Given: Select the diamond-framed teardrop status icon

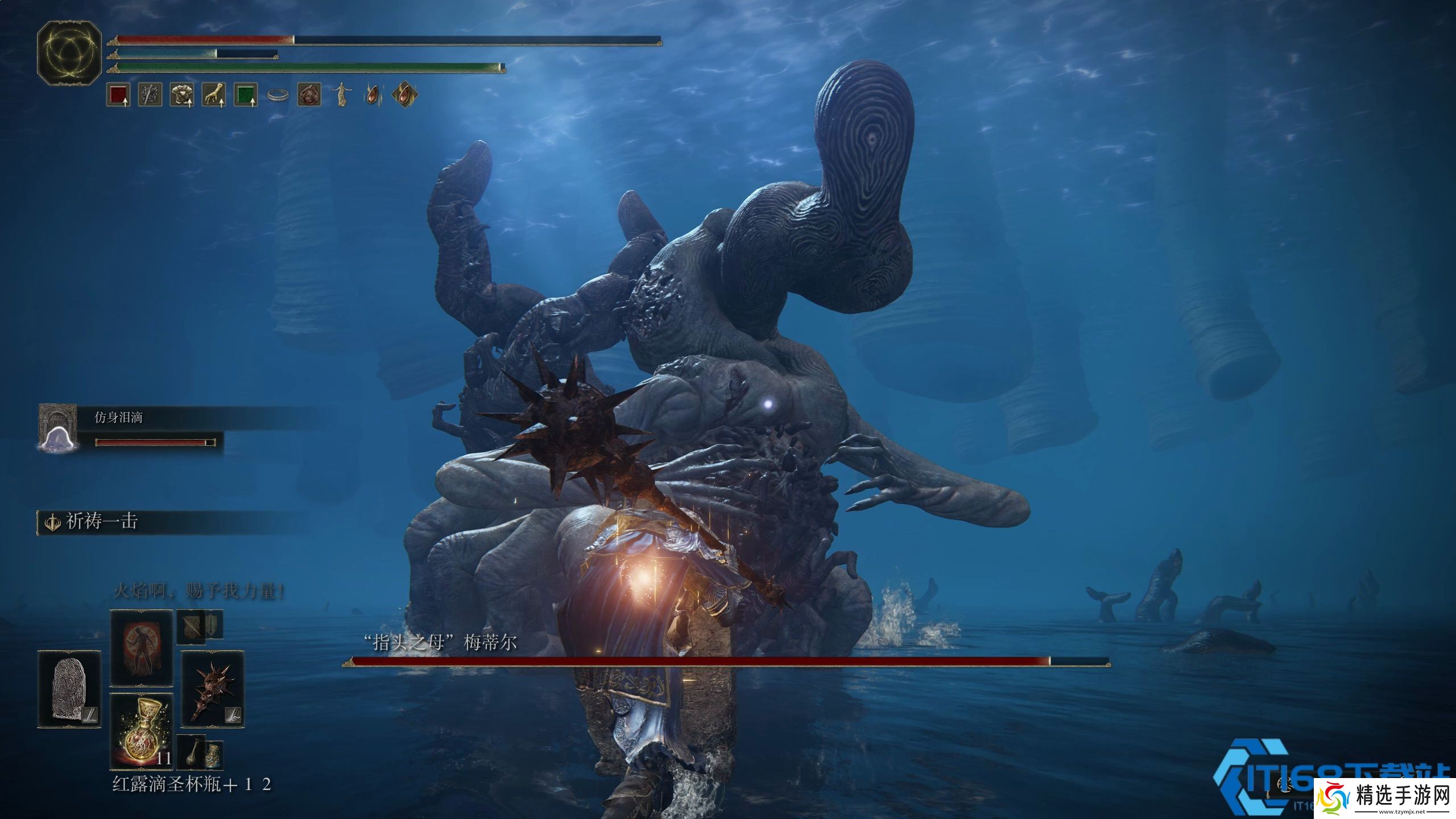Looking at the screenshot, I should click(x=404, y=95).
